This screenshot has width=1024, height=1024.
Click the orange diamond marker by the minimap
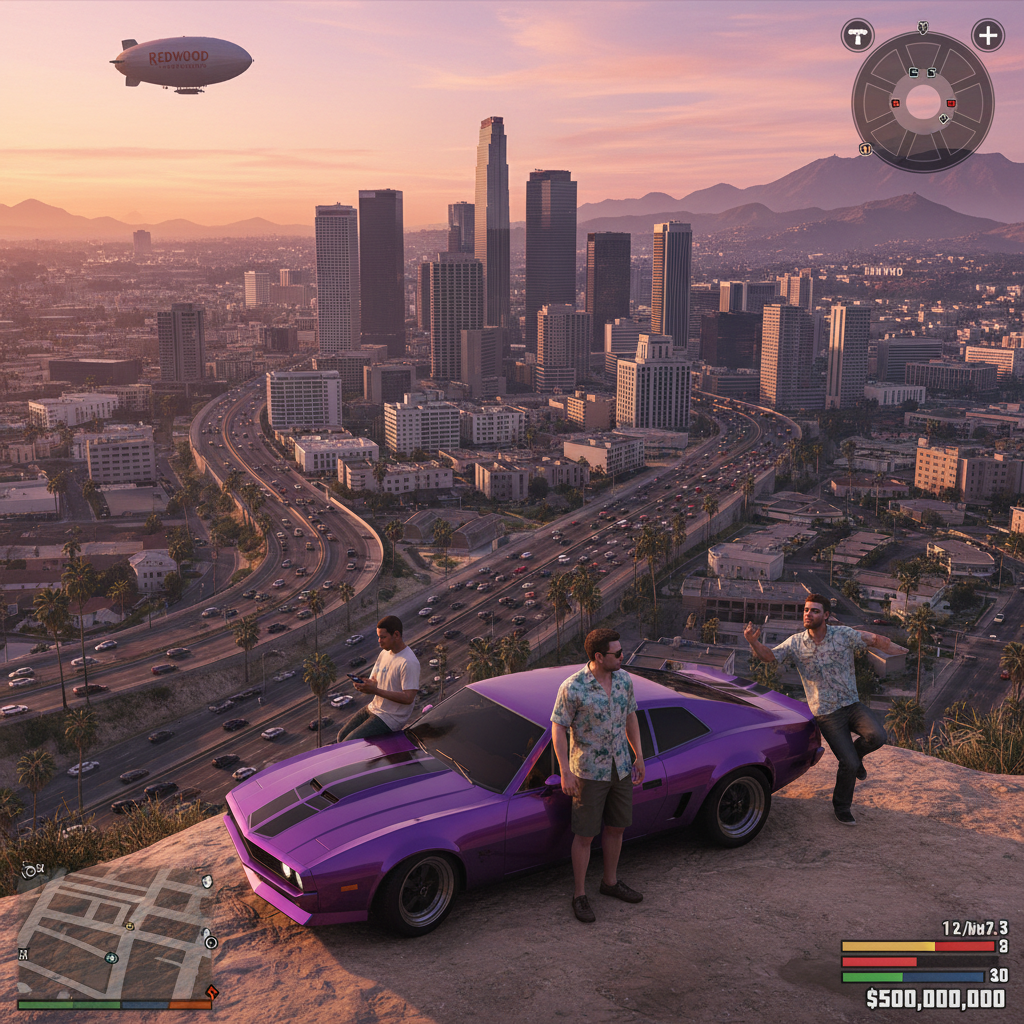tap(211, 992)
